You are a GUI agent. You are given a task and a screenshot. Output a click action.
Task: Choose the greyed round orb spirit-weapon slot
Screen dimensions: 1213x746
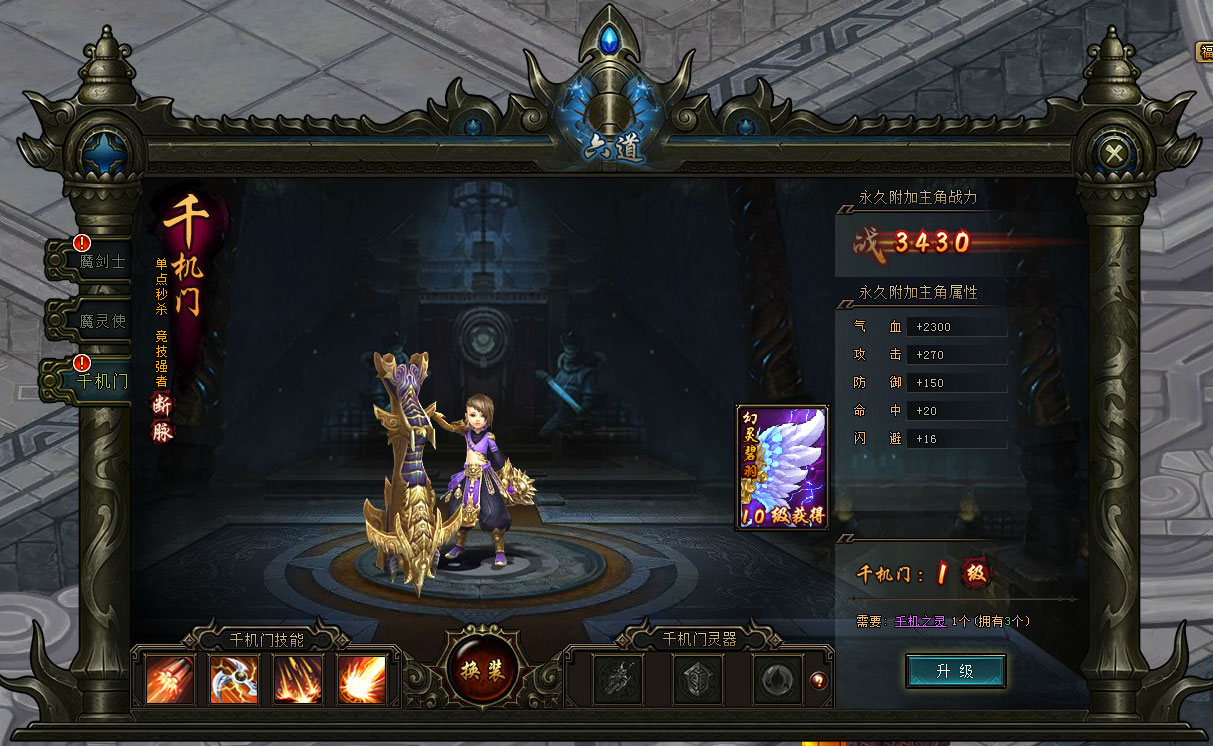tap(777, 680)
